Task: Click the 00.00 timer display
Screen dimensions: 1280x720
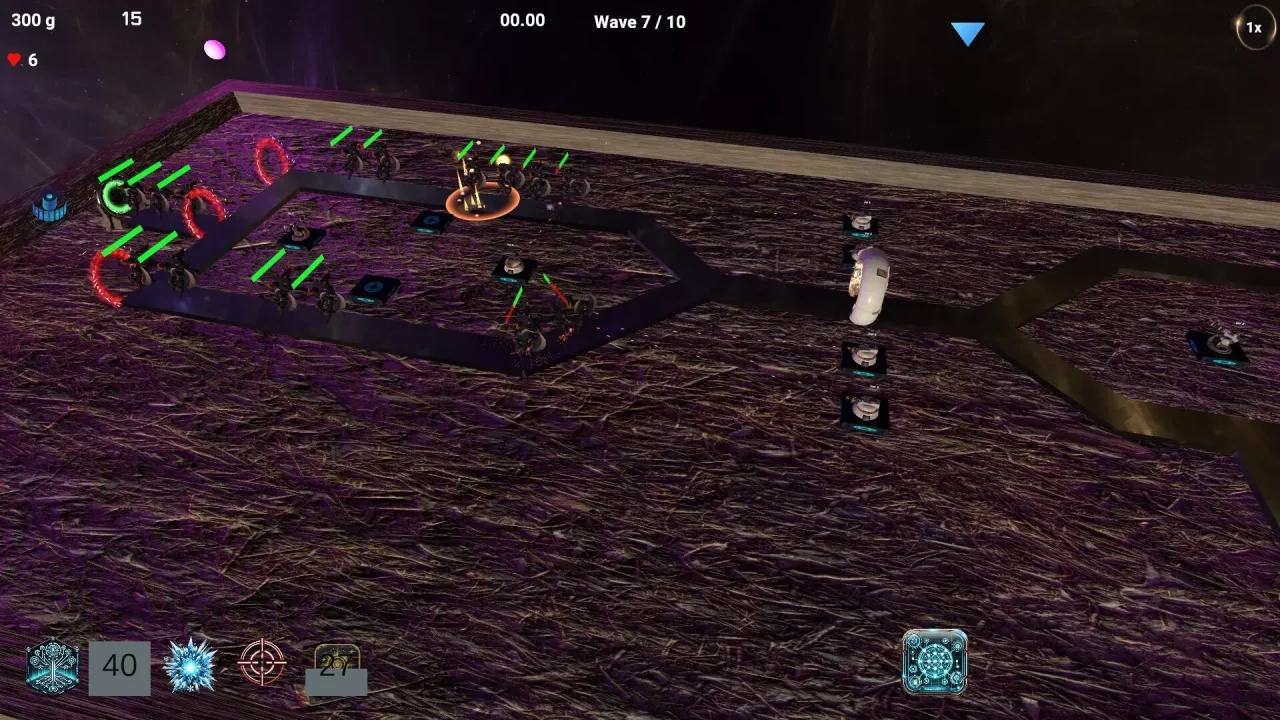Action: tap(522, 20)
